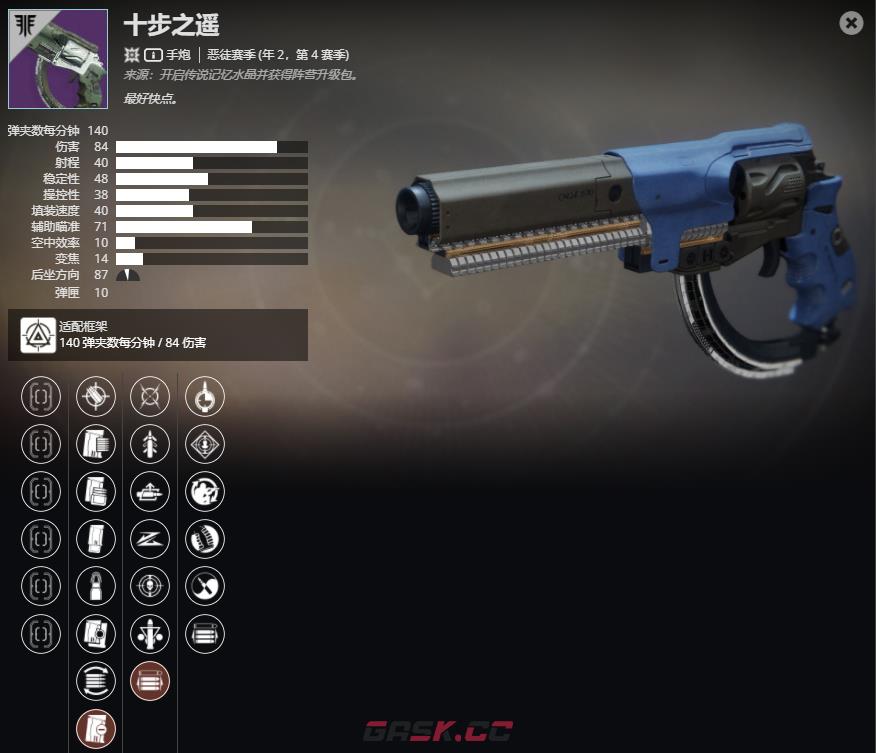Select the diamond-framed figure perk
876x753 pixels.
coord(205,444)
